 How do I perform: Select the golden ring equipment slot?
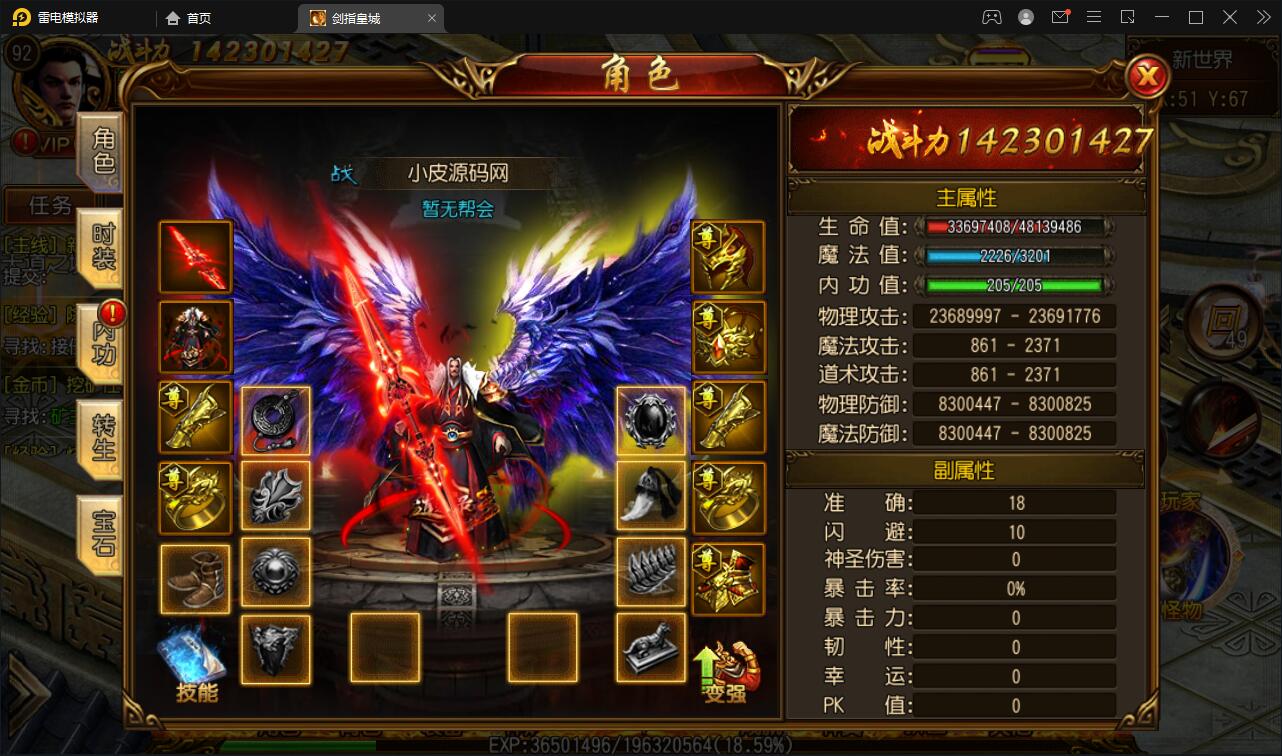click(195, 497)
